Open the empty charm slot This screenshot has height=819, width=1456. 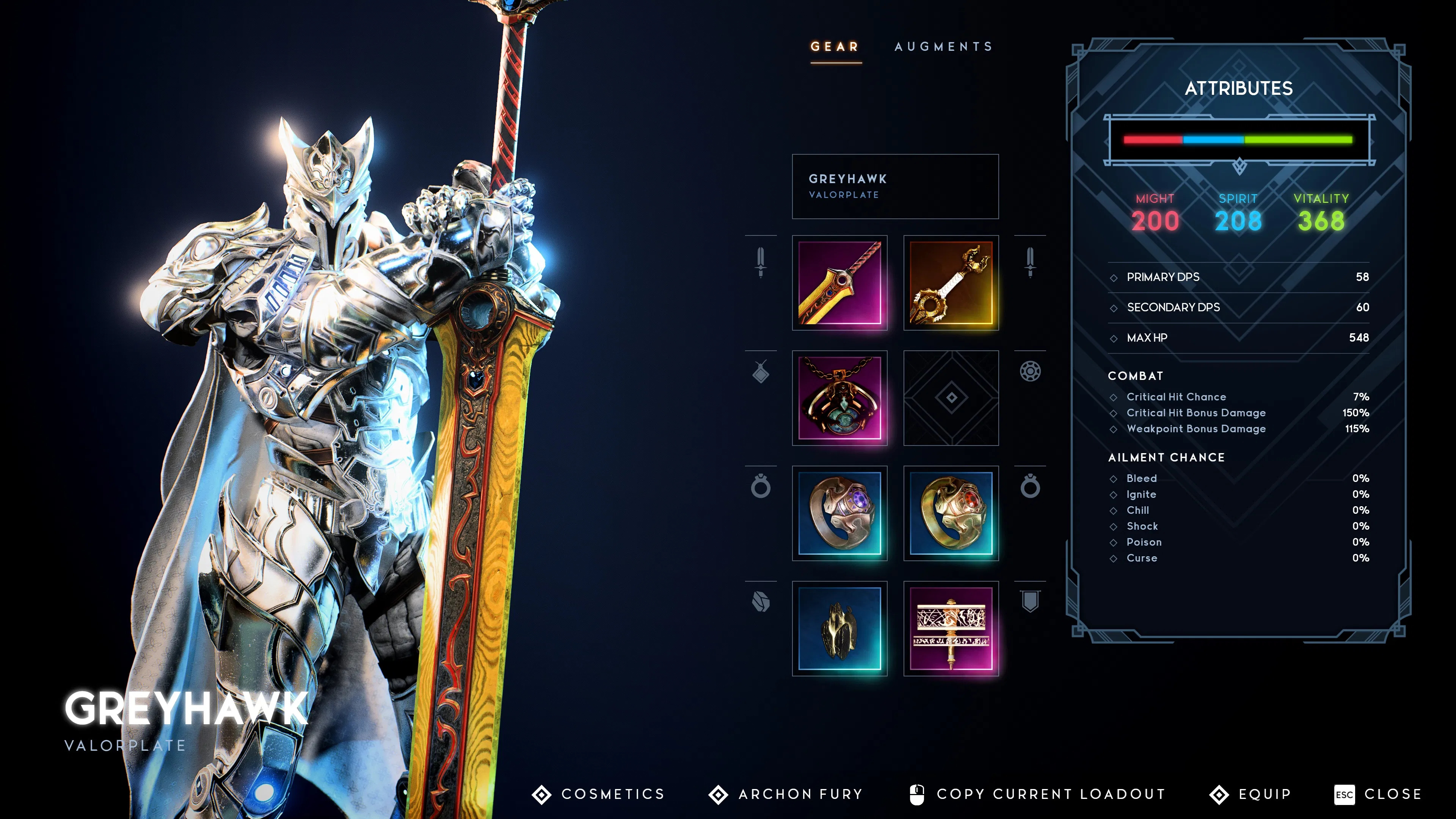(x=951, y=398)
